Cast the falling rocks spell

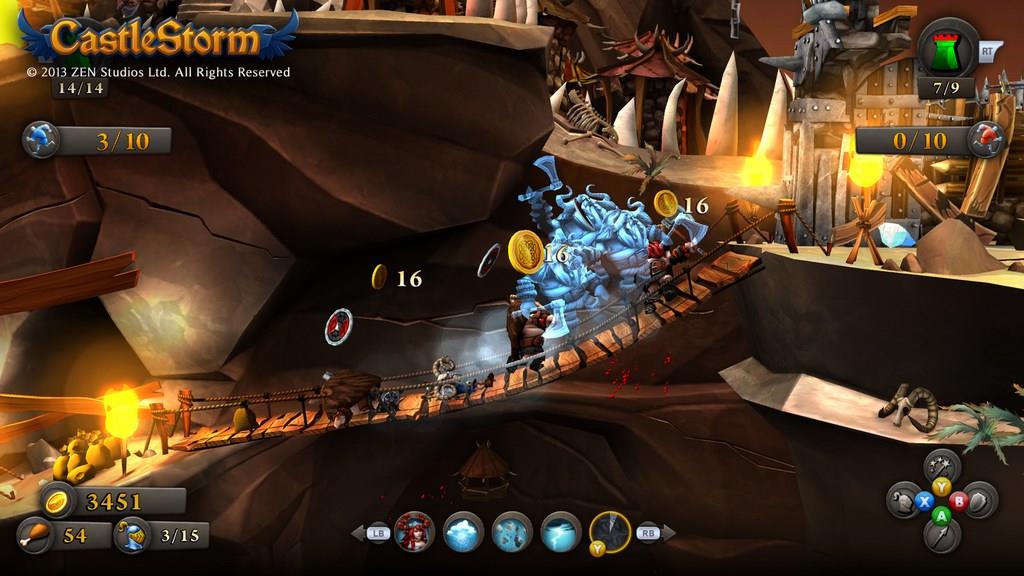512,532
